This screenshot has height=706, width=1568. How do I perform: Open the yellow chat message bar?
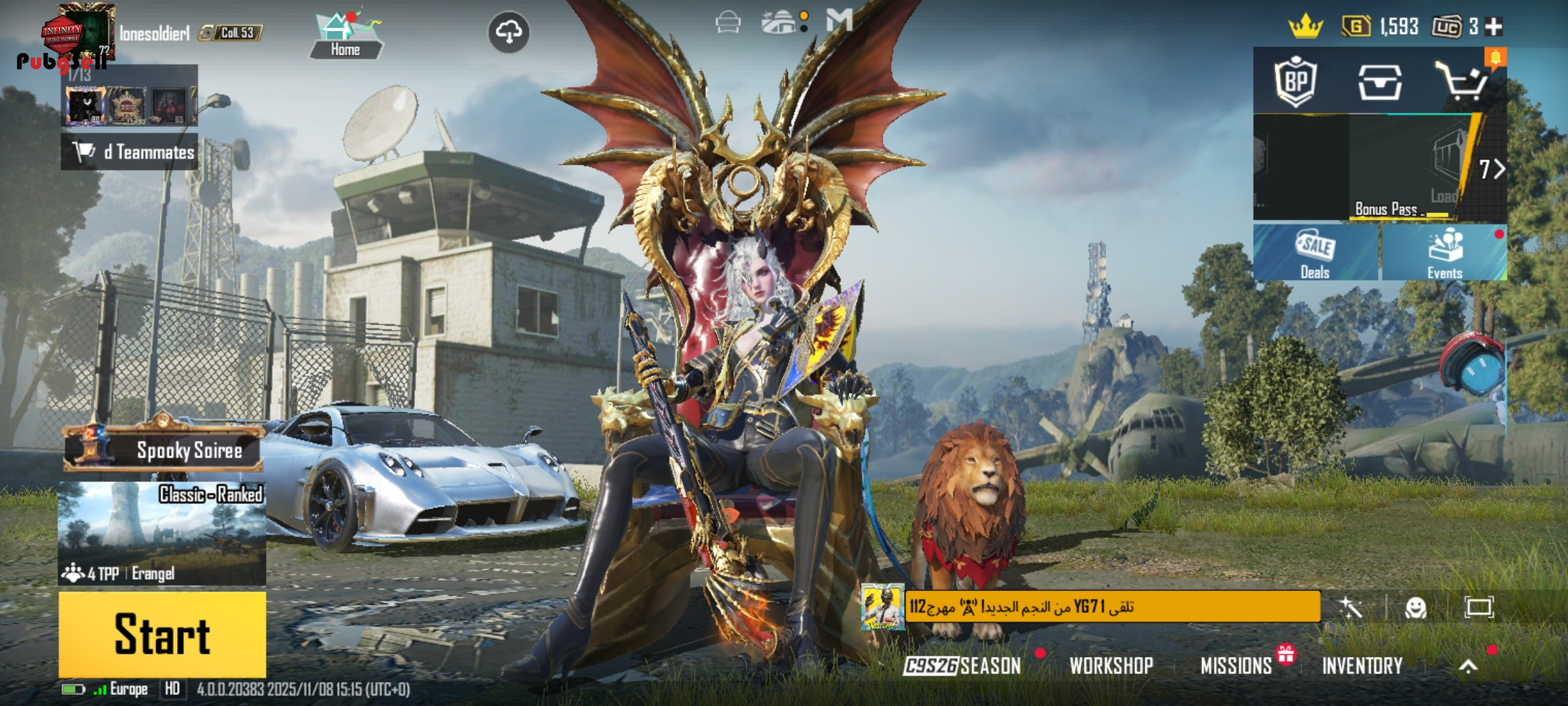1111,607
